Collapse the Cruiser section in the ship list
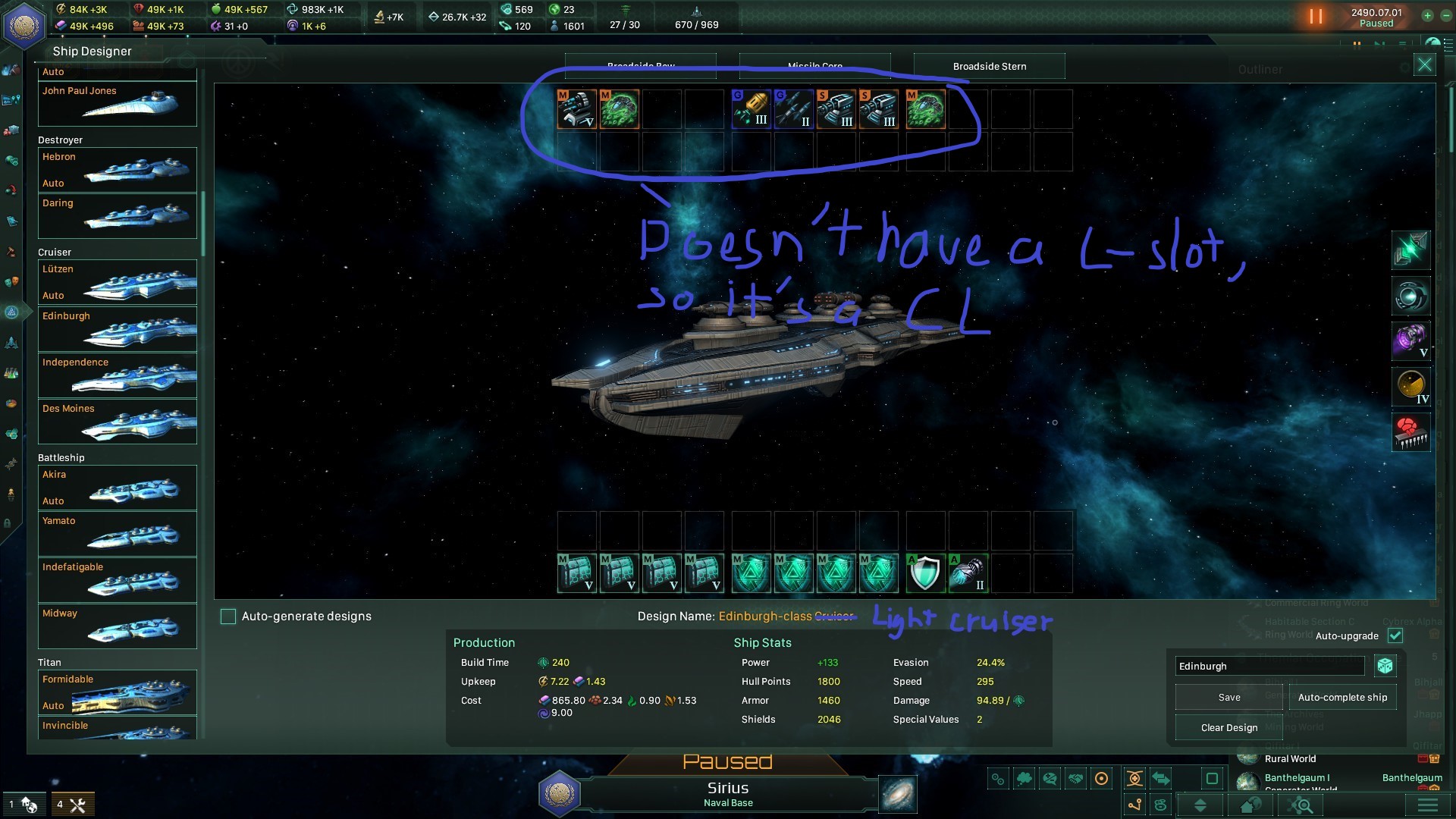 coord(57,252)
